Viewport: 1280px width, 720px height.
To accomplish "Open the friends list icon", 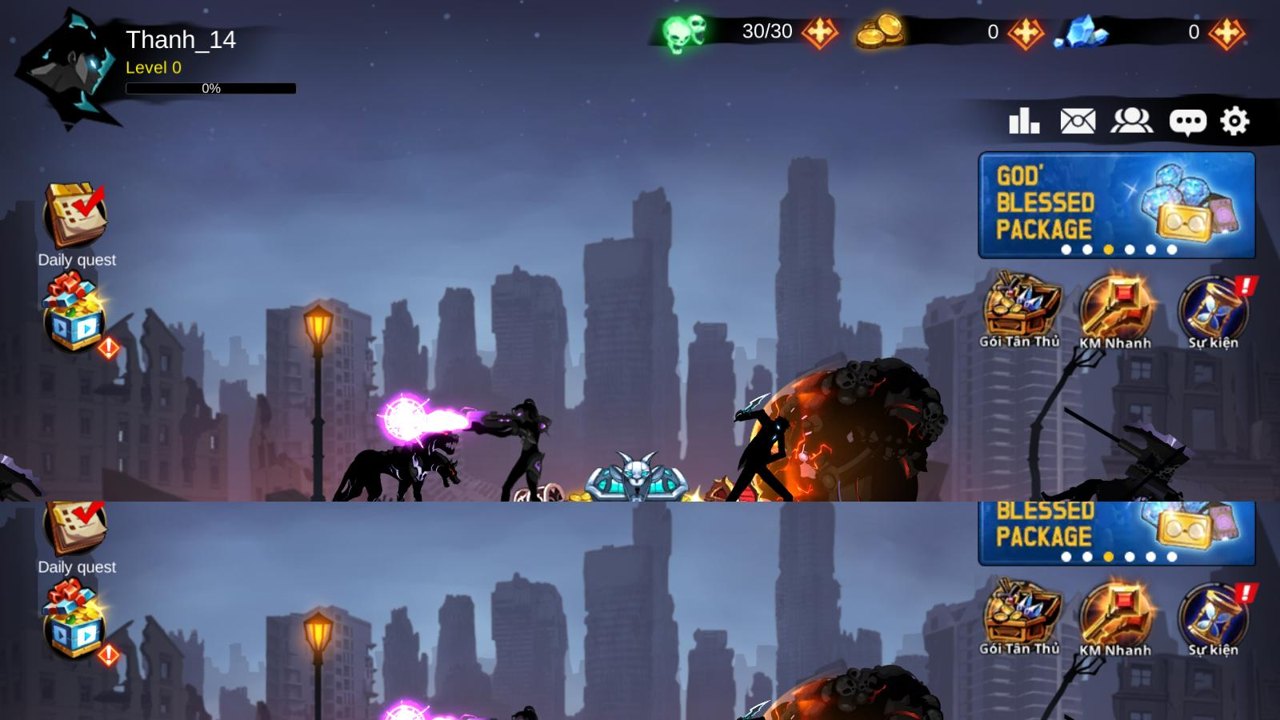I will pos(1131,122).
